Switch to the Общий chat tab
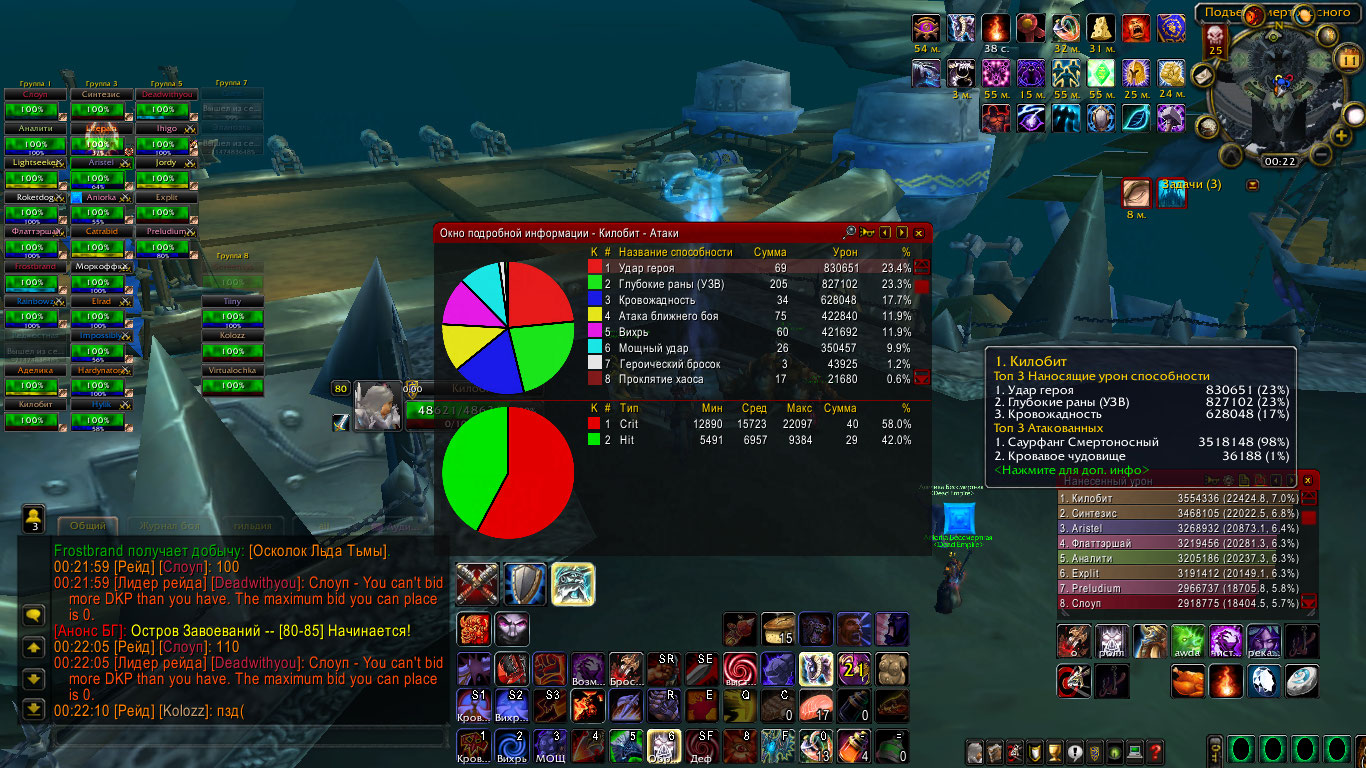 pos(89,526)
